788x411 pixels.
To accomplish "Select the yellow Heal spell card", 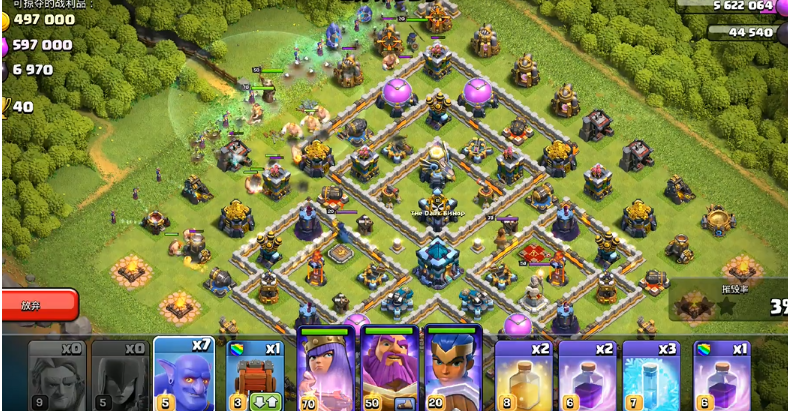I will click(x=524, y=371).
